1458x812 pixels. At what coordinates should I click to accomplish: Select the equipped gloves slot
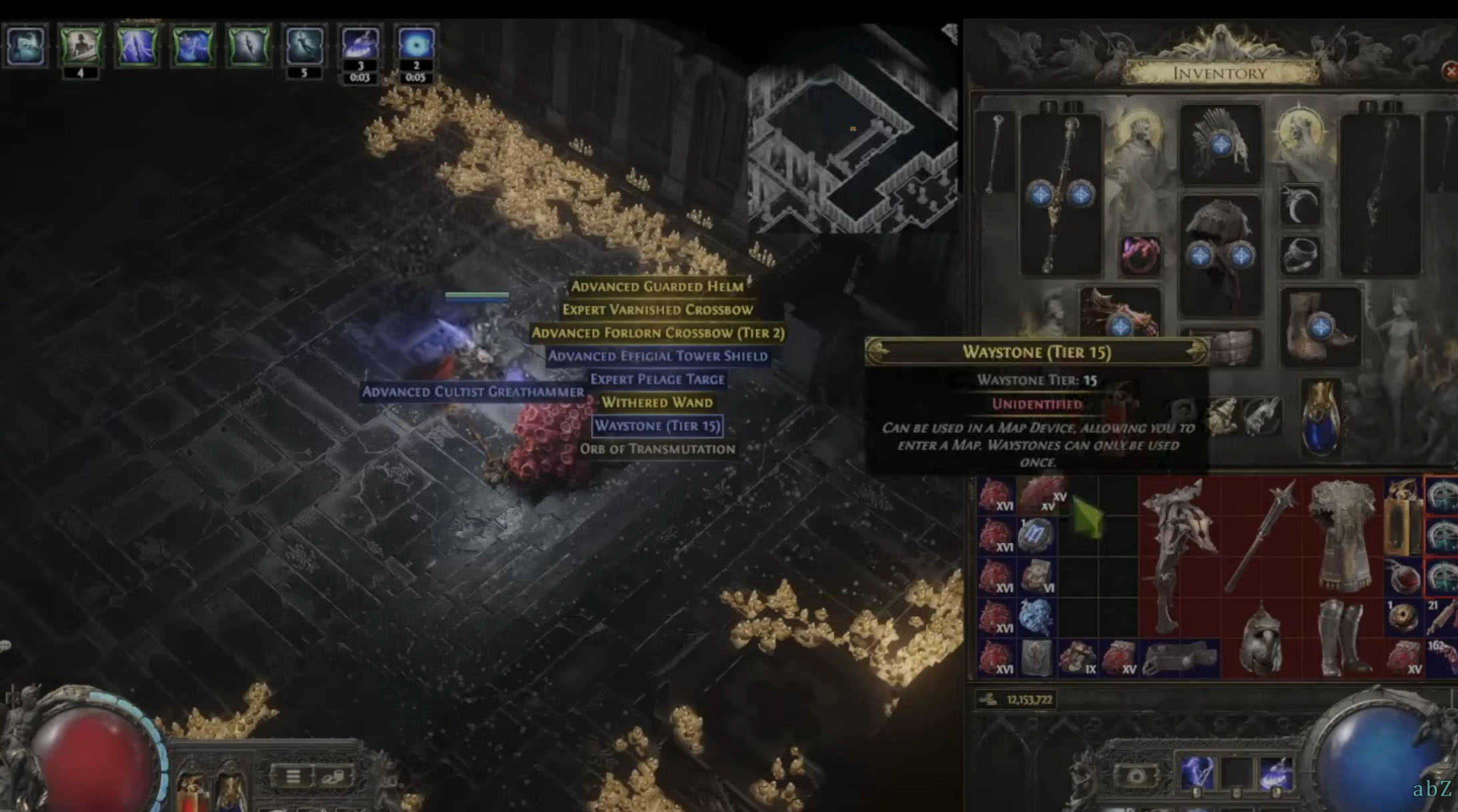pos(1120,313)
